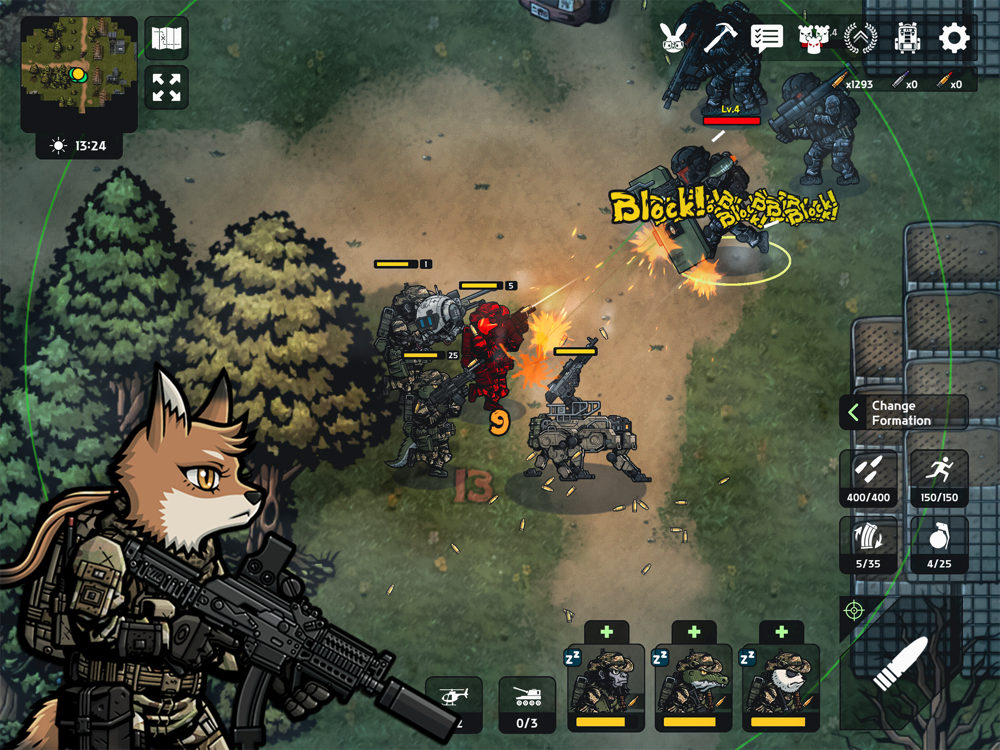This screenshot has width=1000, height=750.
Task: Reload using the magazine swap button
Action: [x=868, y=545]
